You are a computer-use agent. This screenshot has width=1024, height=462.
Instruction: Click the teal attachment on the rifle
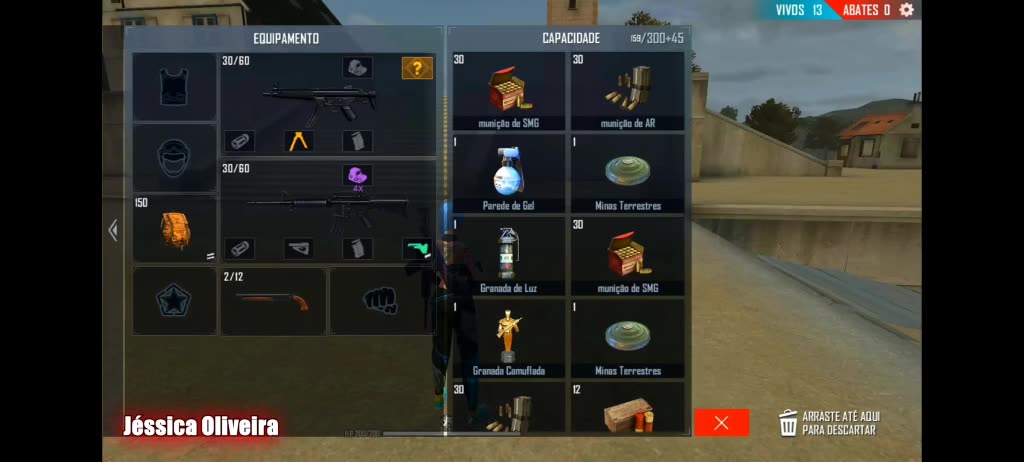416,248
